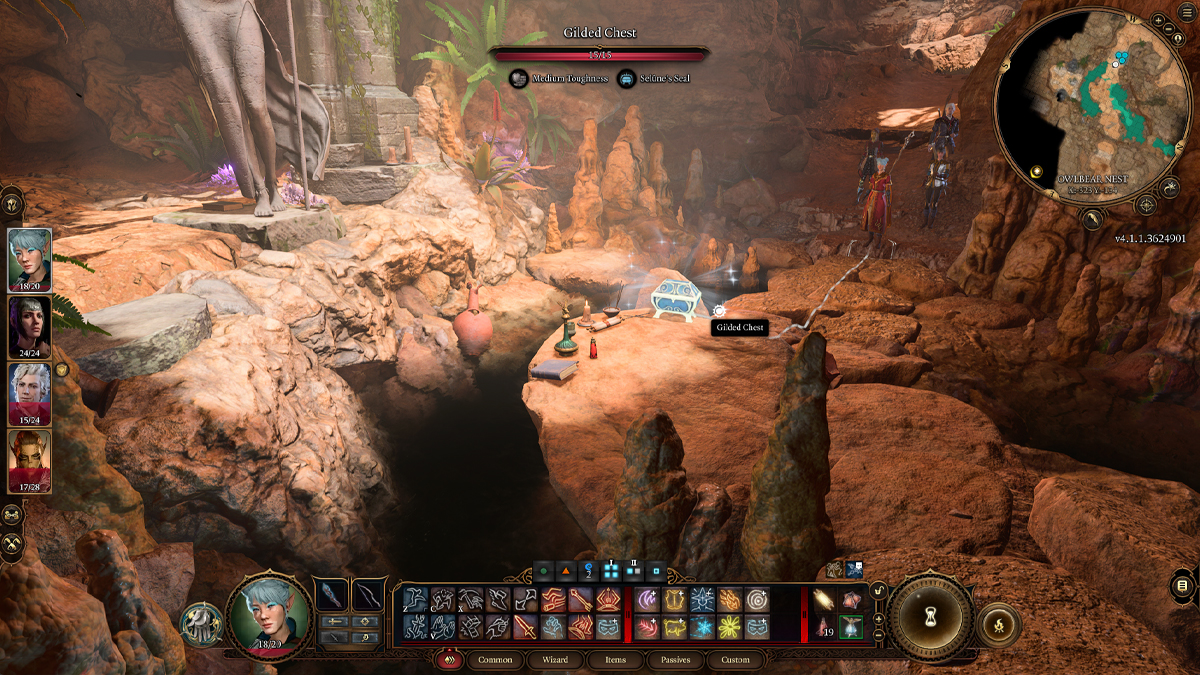The image size is (1200, 675).
Task: Switch to the Custom hotbar tab
Action: 735,660
